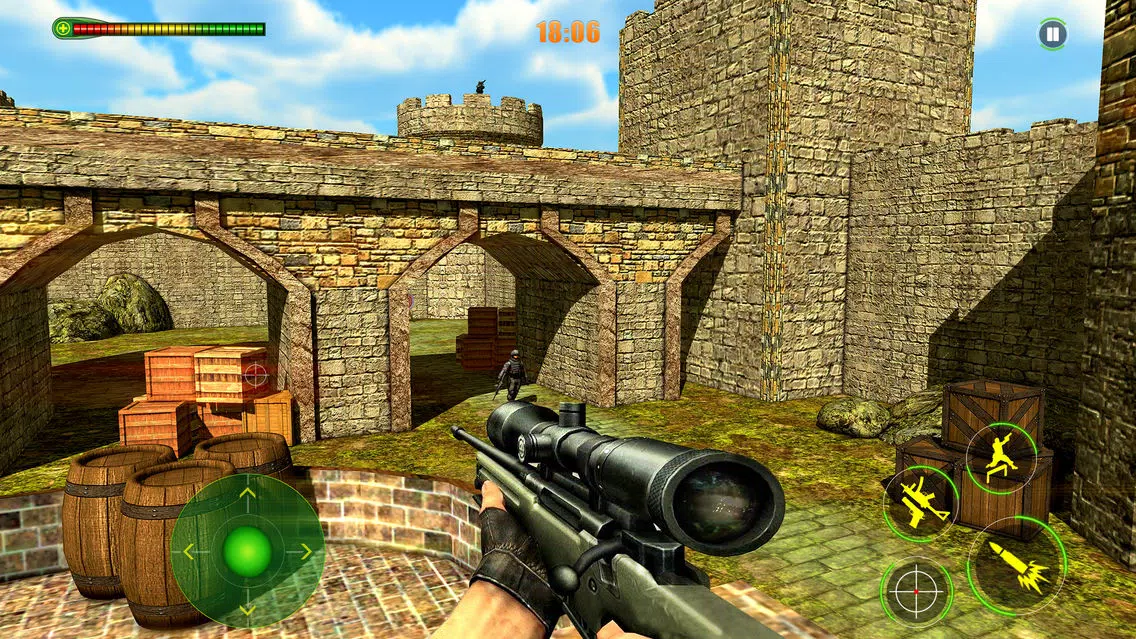Activate the jumping soldier button

click(1000, 458)
